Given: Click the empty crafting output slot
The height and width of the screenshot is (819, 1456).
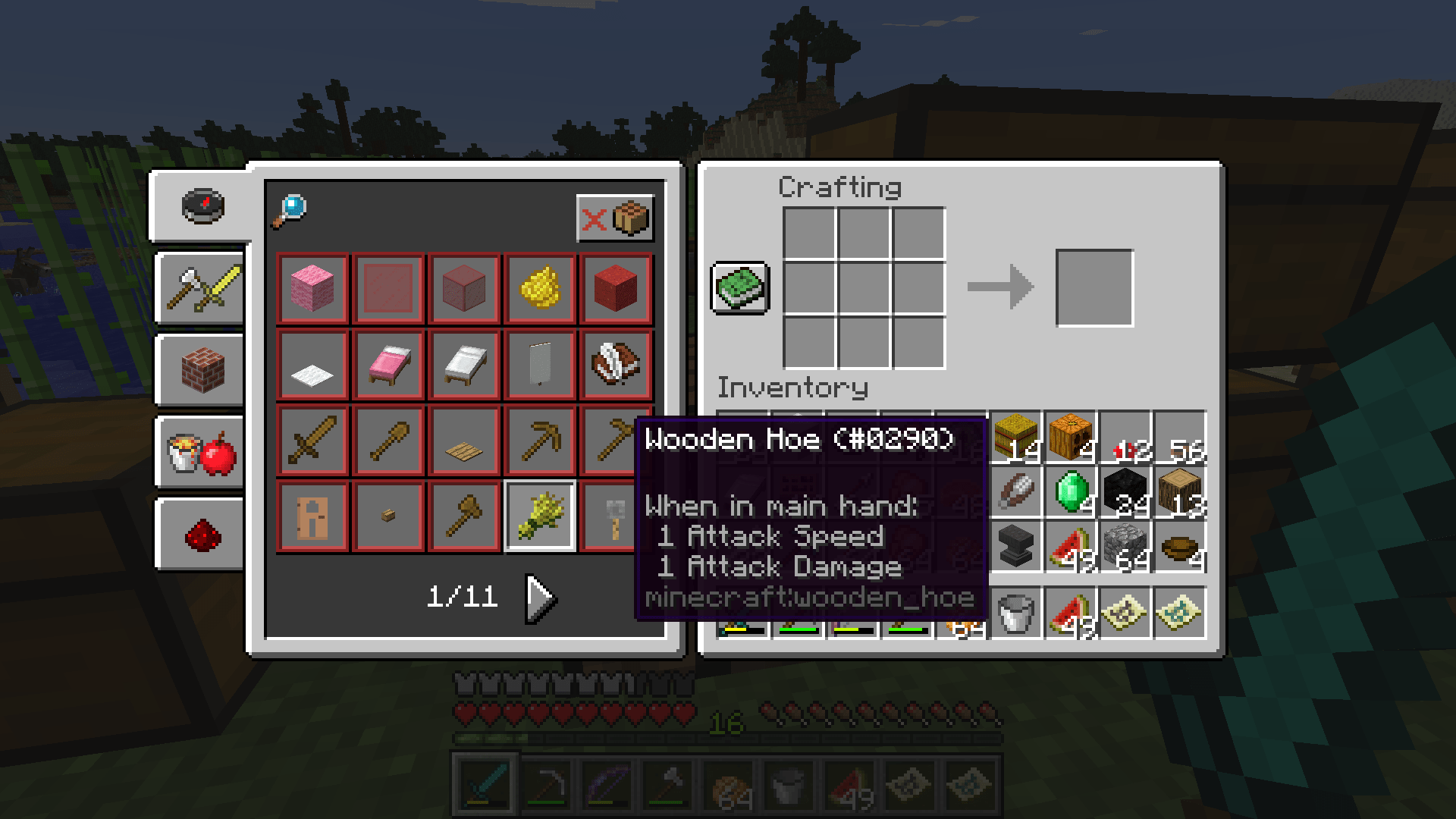Looking at the screenshot, I should point(1094,288).
